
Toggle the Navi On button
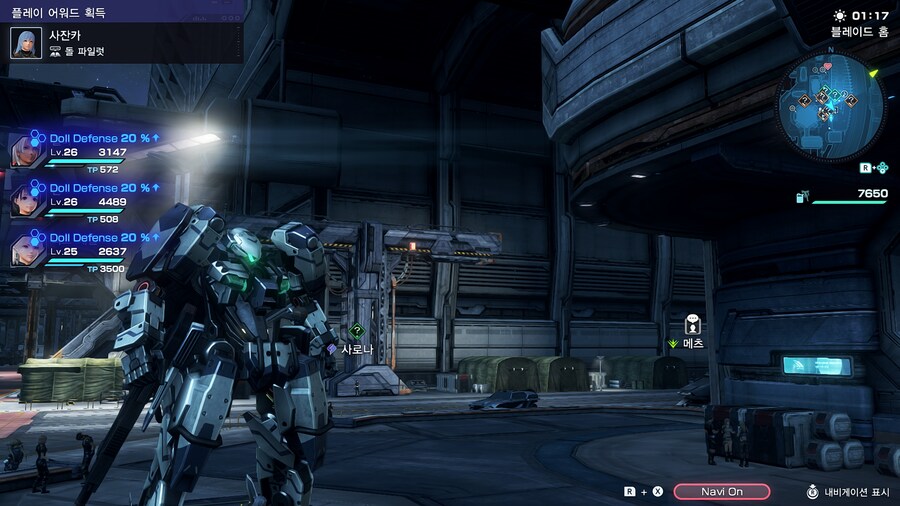pyautogui.click(x=721, y=491)
